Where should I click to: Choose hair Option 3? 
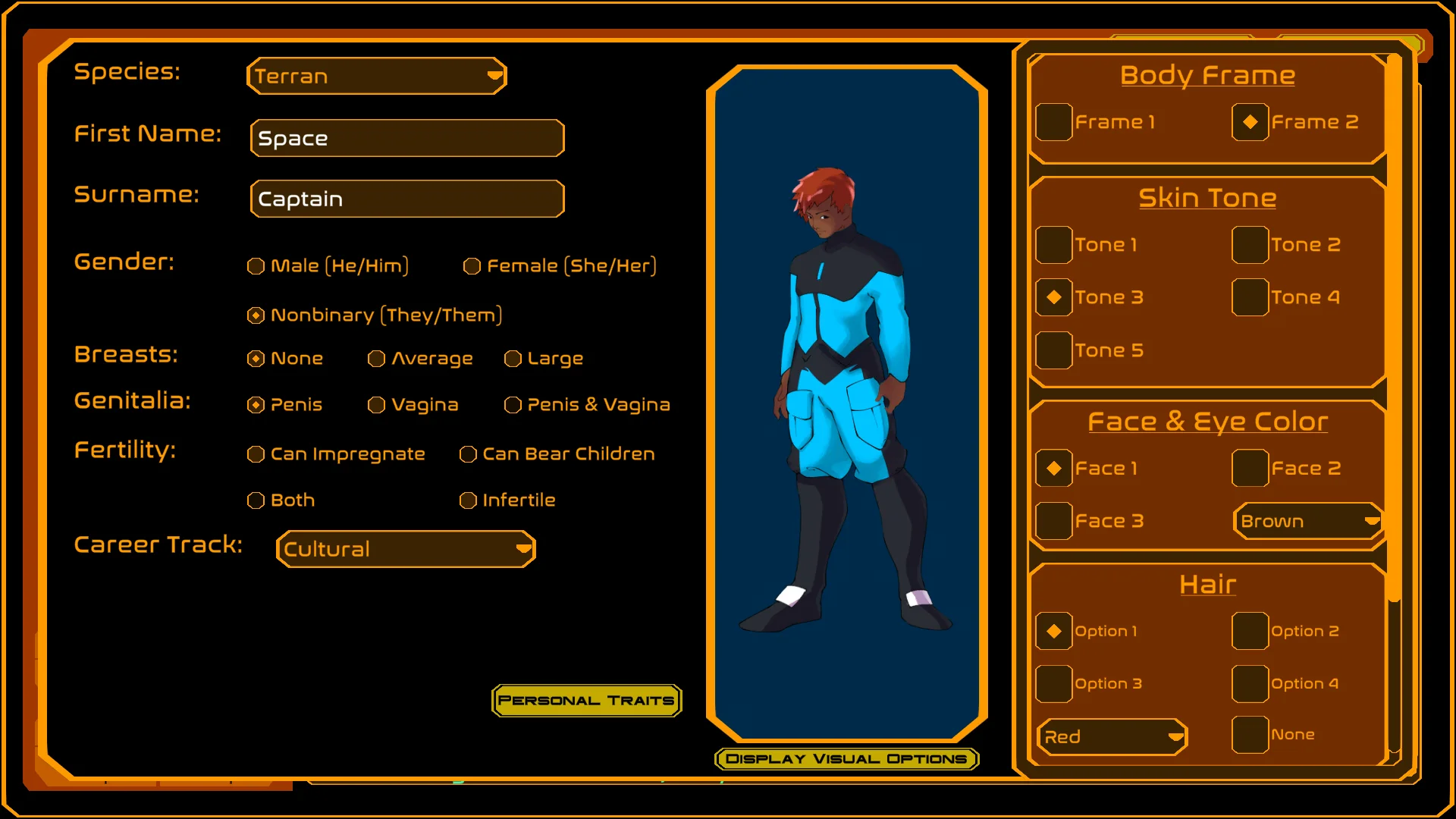coord(1054,684)
